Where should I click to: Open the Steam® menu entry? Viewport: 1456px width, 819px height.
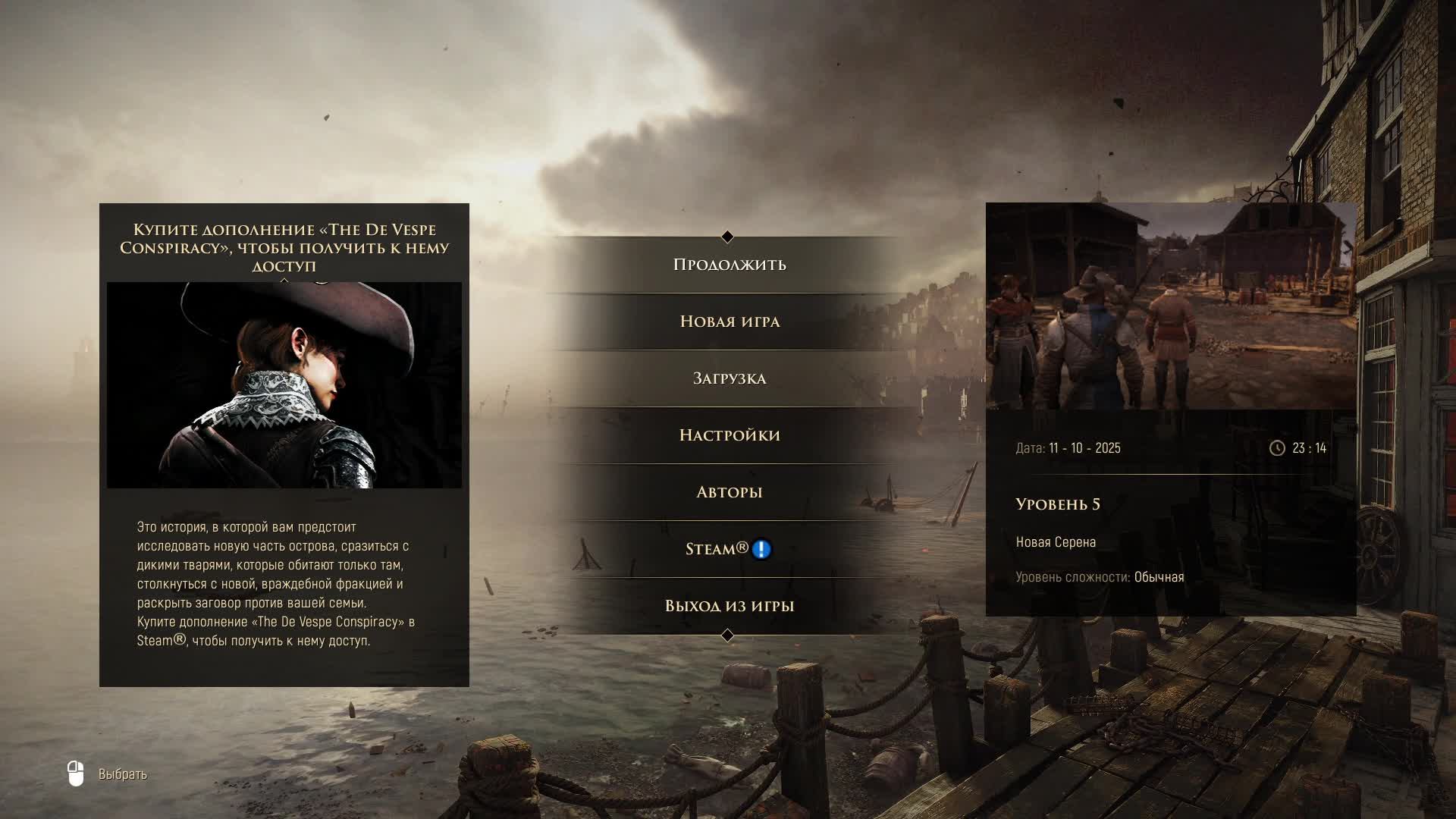click(x=717, y=549)
